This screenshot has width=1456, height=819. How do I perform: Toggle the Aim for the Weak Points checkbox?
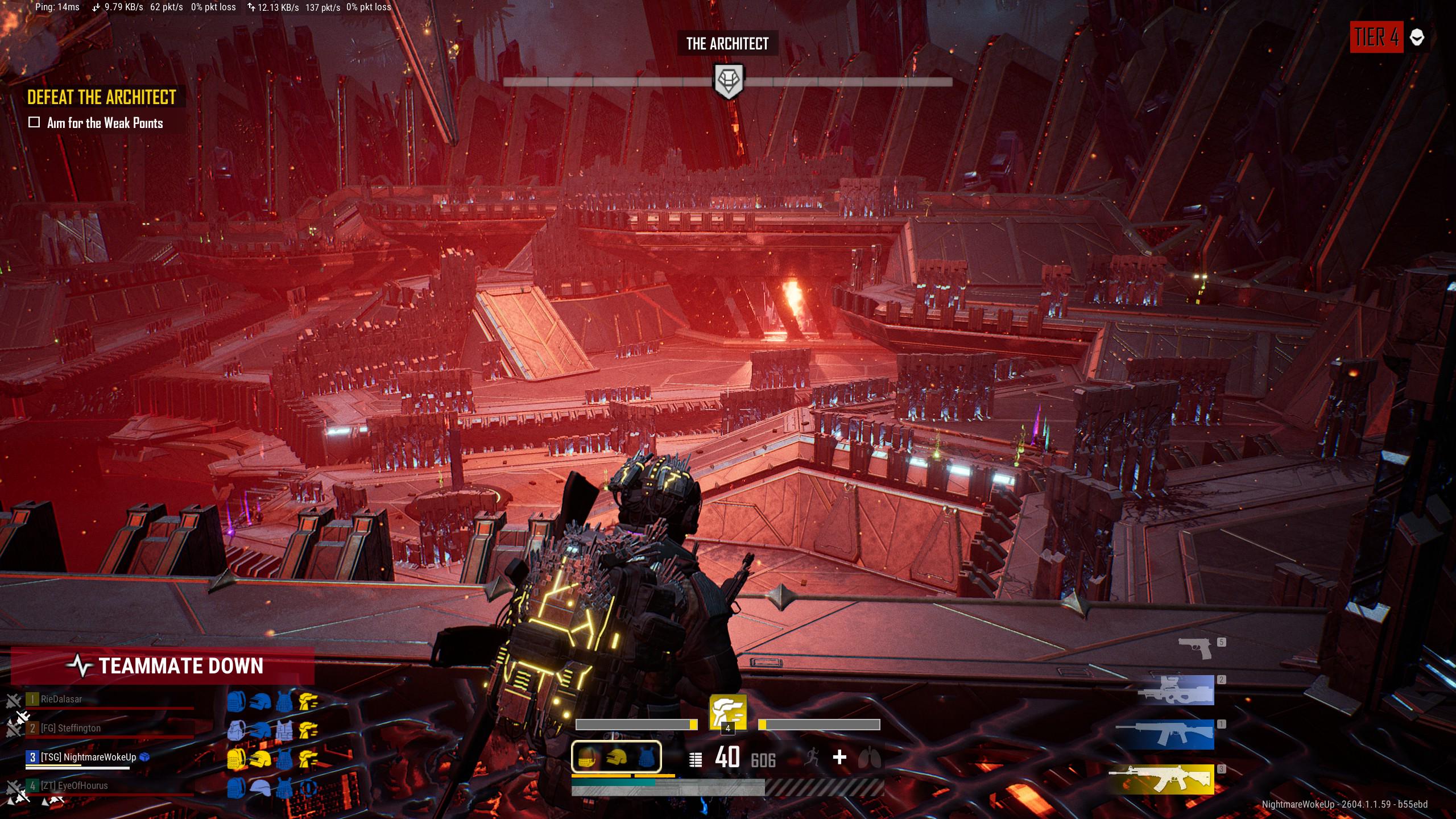click(34, 122)
